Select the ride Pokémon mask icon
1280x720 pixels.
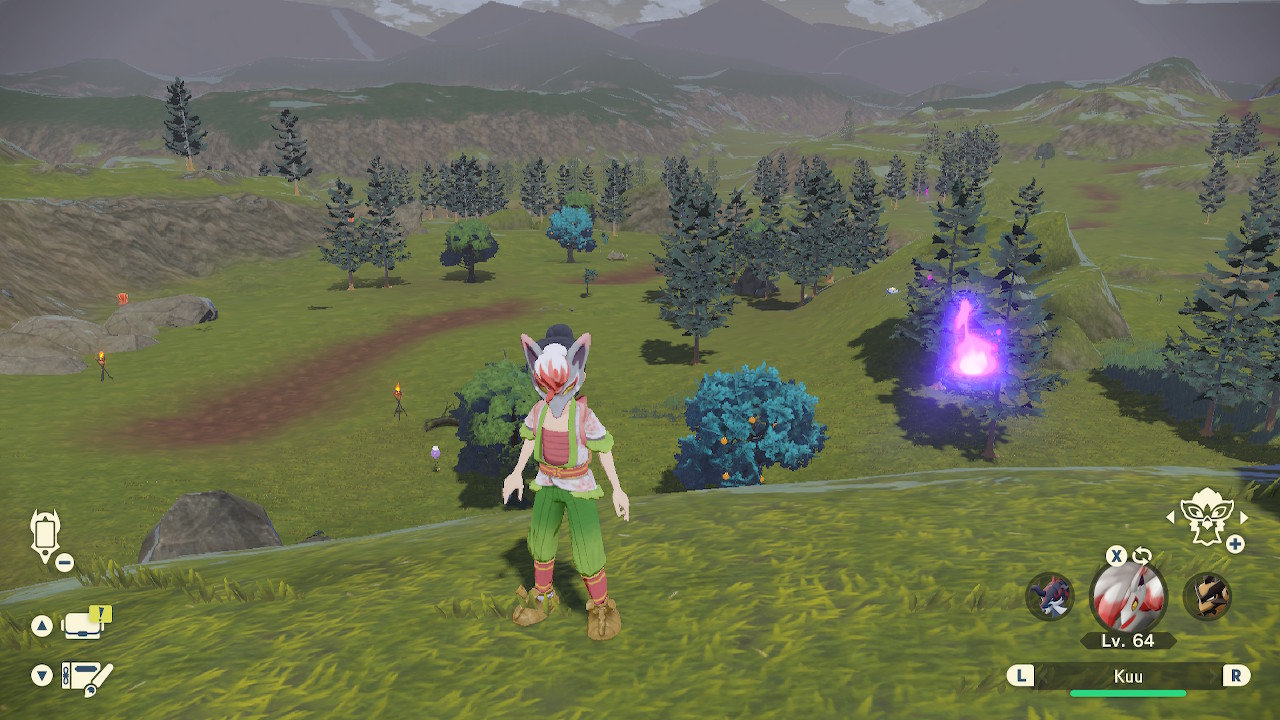point(1205,516)
